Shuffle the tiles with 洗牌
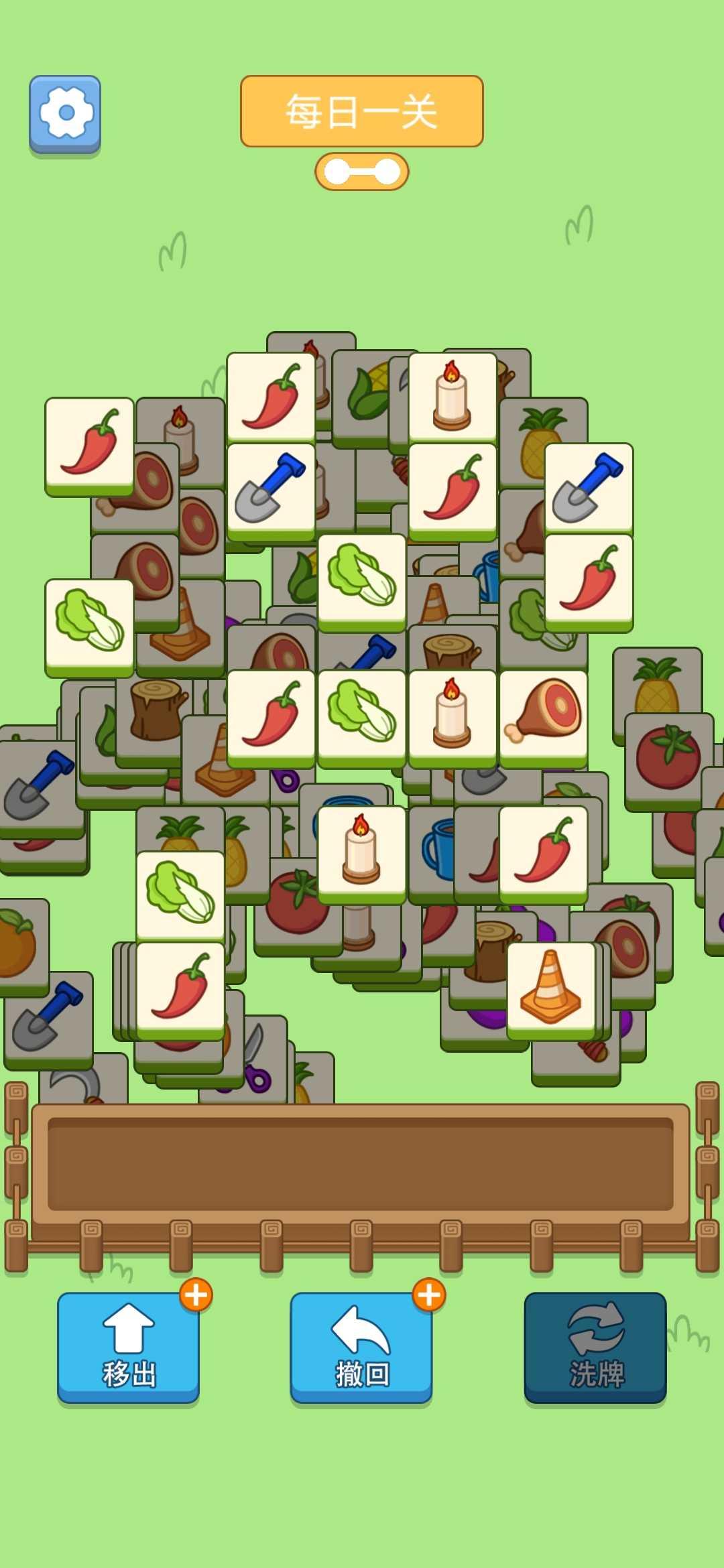 click(595, 1346)
